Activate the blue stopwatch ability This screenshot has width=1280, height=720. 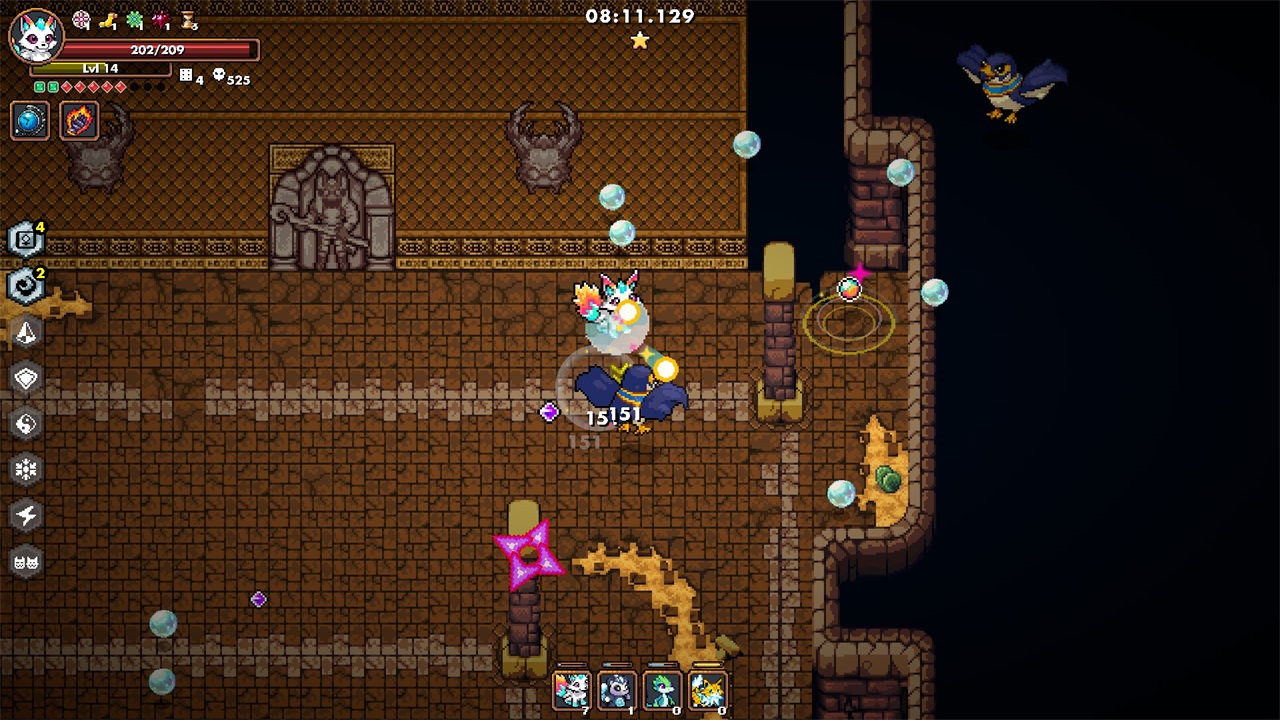point(29,121)
